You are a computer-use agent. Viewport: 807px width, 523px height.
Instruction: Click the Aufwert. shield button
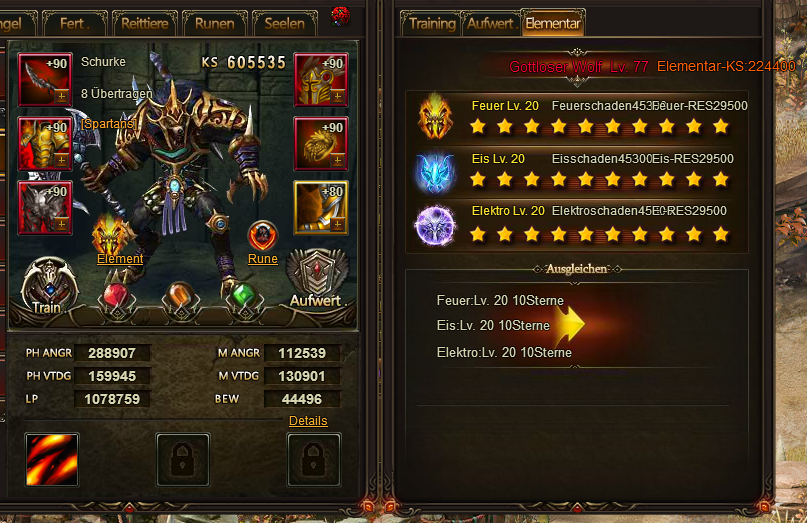click(x=316, y=282)
